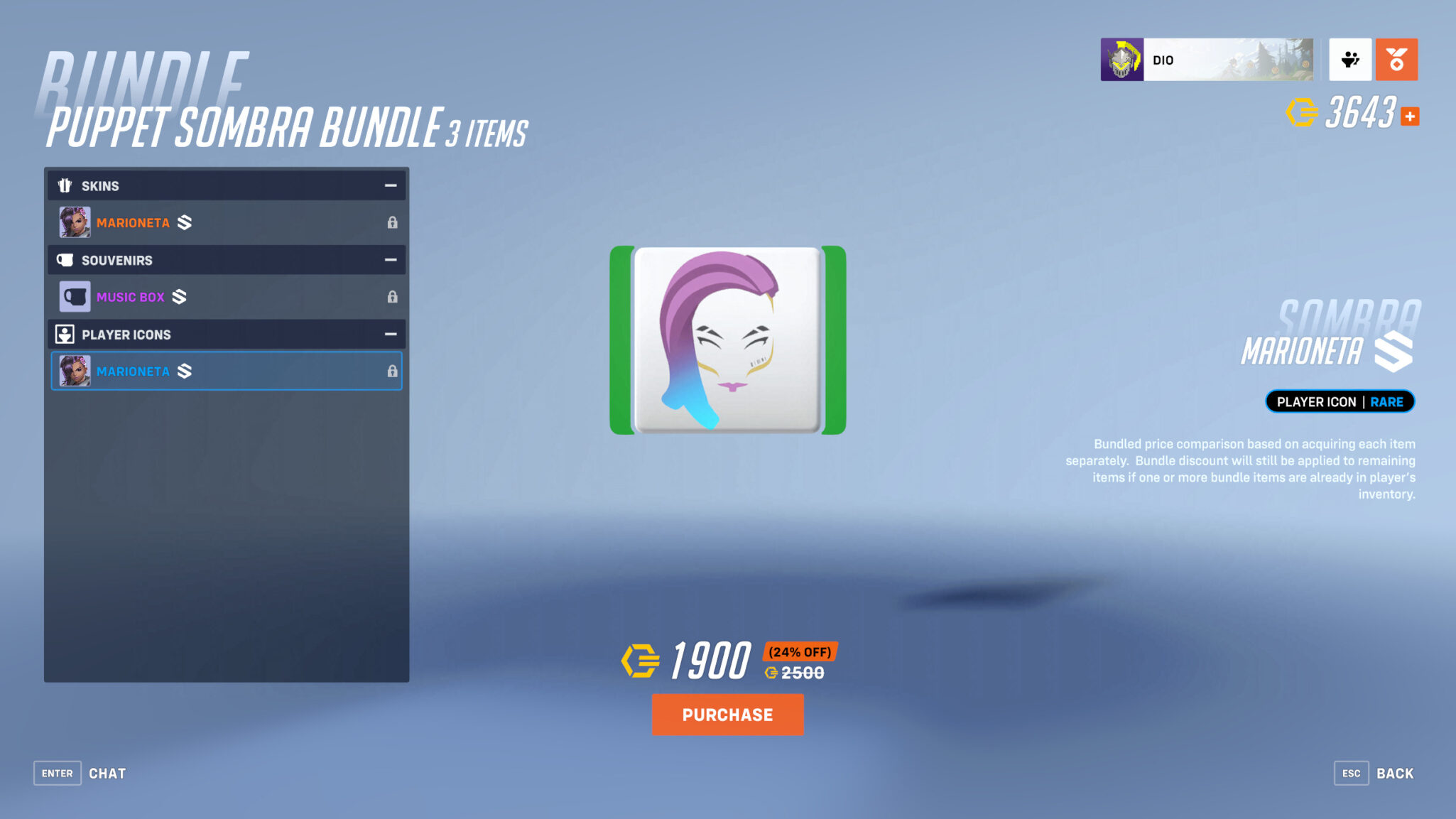This screenshot has height=819, width=1456.
Task: Open the Battle Pass medal icon
Action: [1396, 60]
